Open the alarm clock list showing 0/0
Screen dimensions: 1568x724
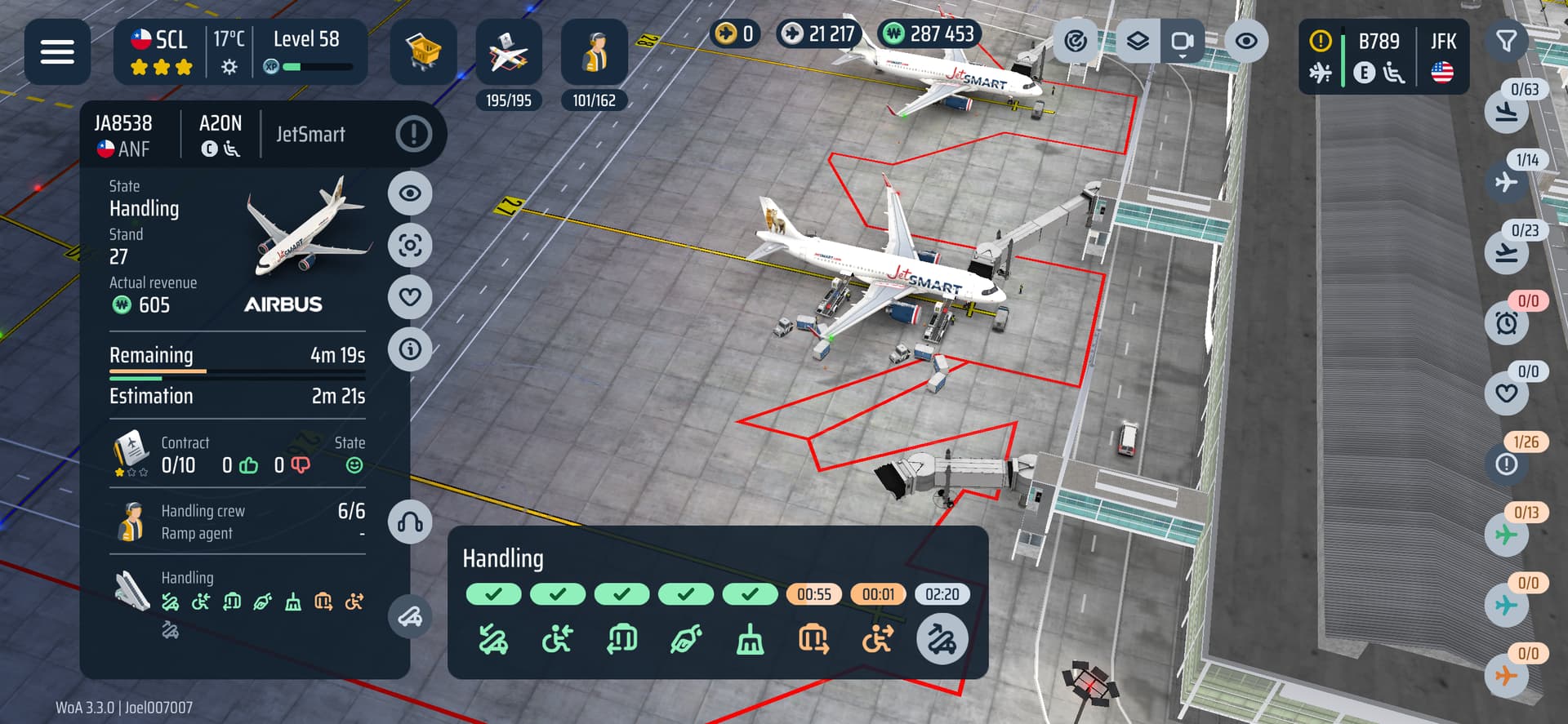[1507, 323]
